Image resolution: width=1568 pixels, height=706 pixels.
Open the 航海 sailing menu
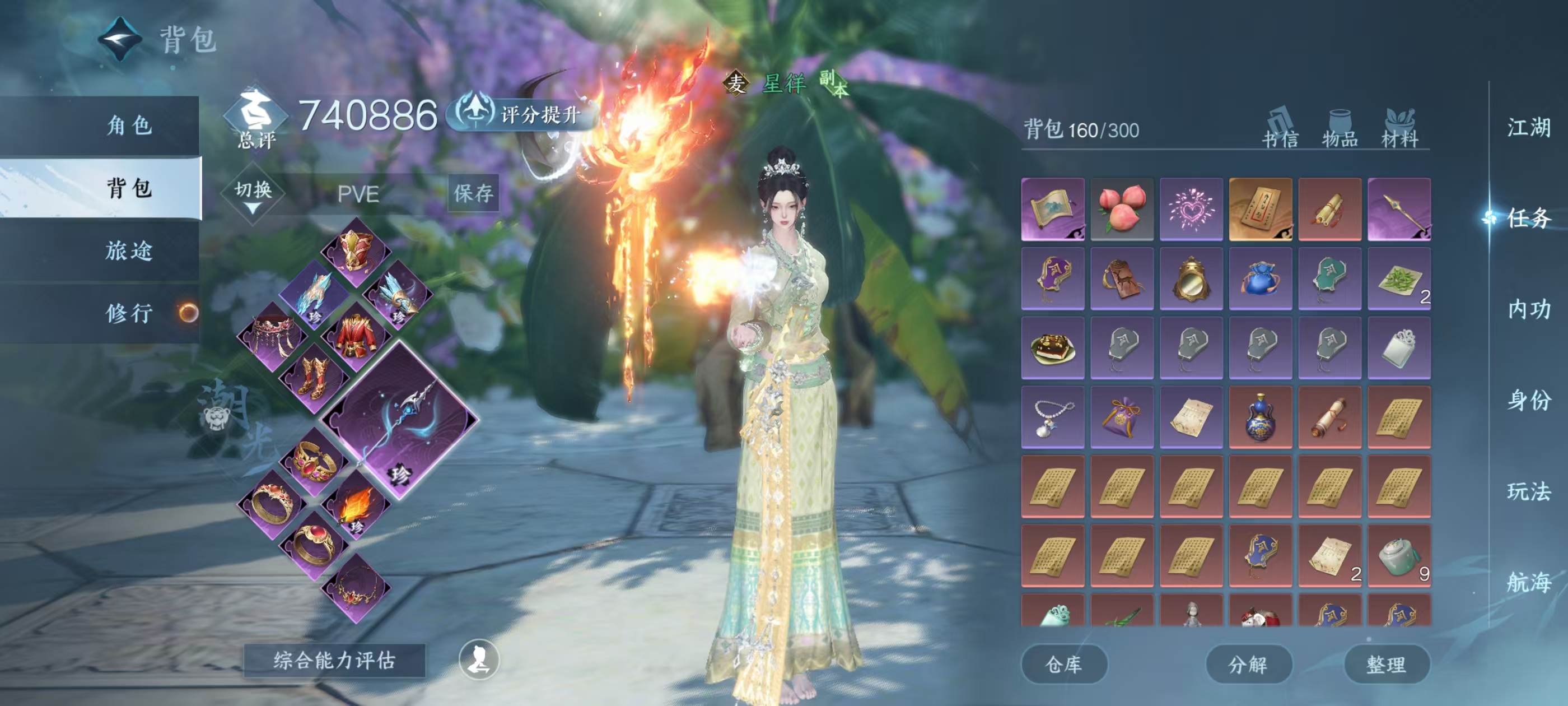click(x=1528, y=582)
